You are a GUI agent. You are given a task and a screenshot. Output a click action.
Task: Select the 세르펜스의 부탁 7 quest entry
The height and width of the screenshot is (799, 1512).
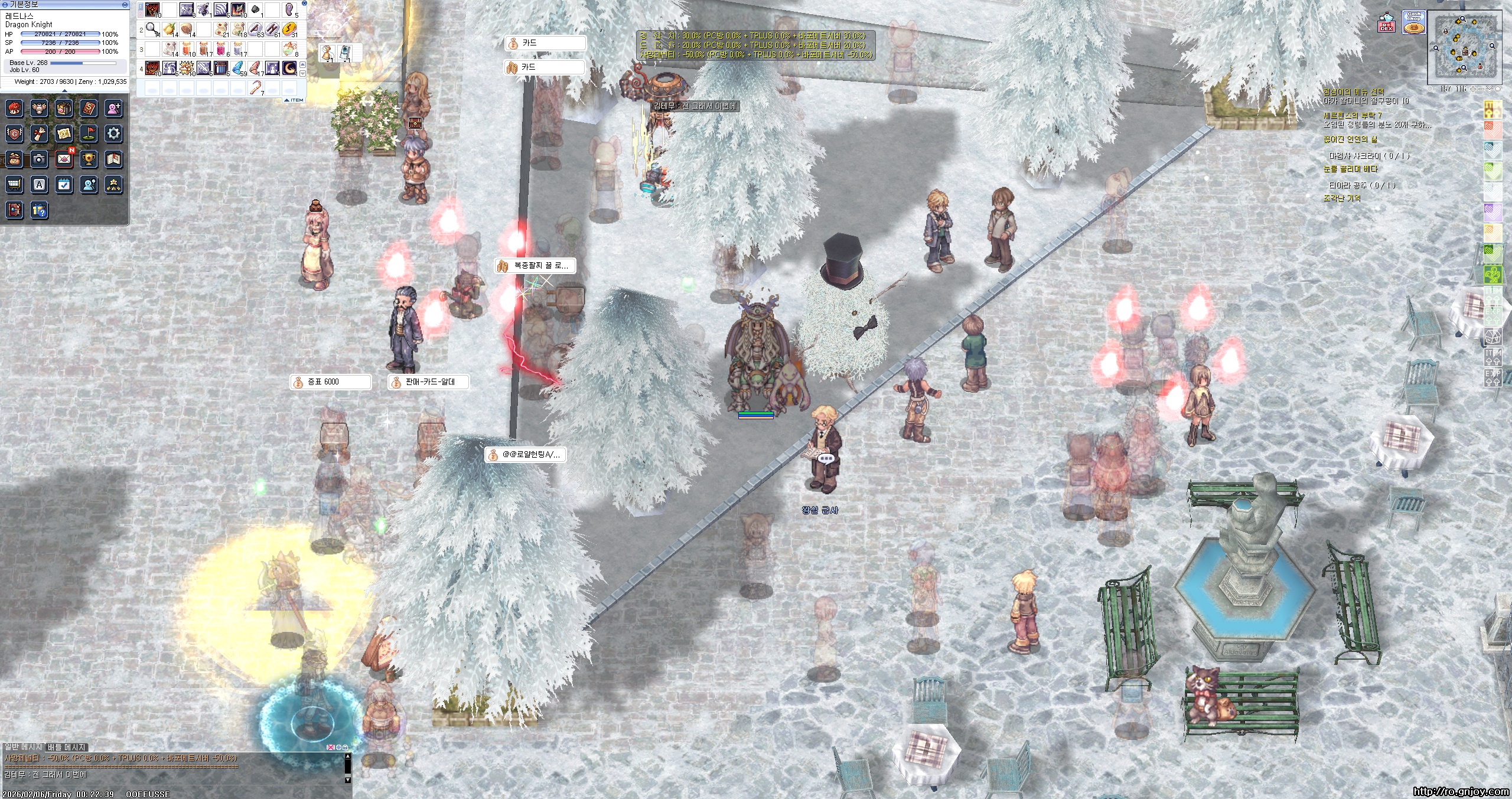pyautogui.click(x=1352, y=116)
